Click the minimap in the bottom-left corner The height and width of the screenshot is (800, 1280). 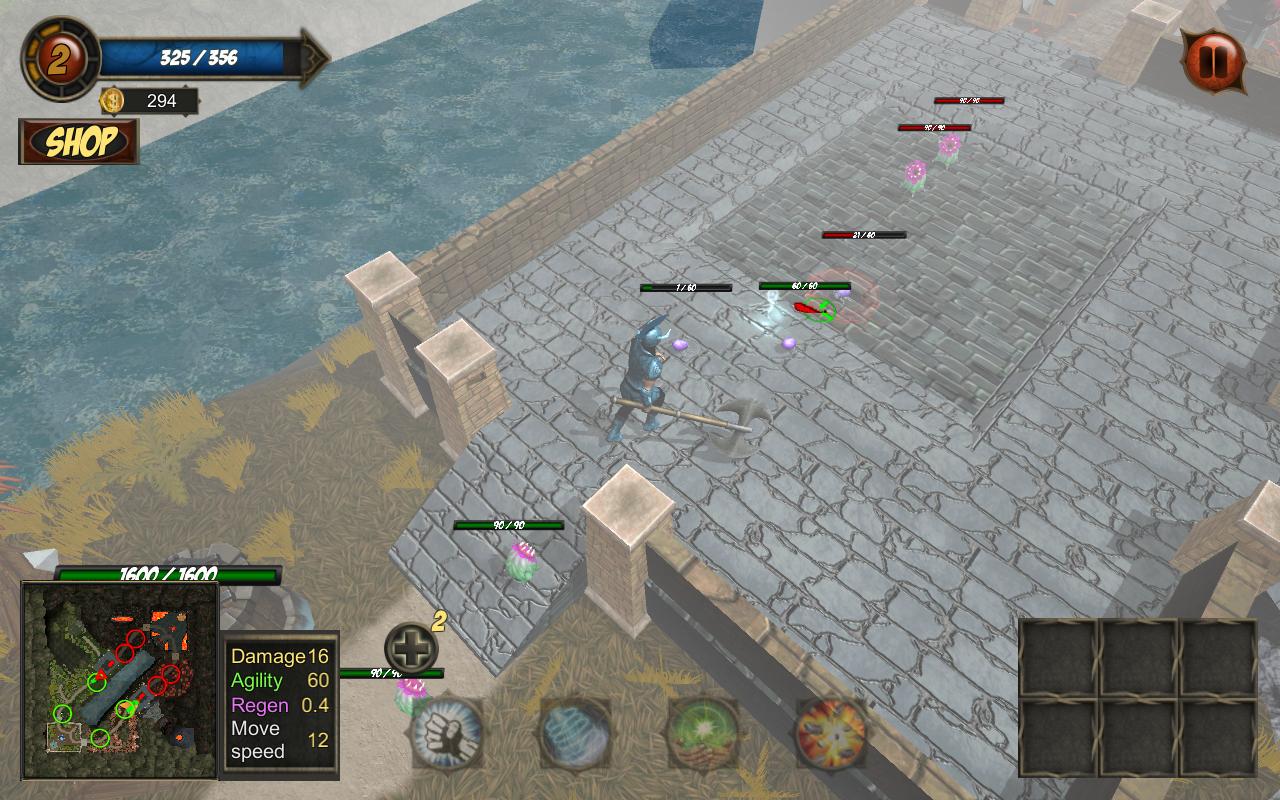(x=120, y=680)
